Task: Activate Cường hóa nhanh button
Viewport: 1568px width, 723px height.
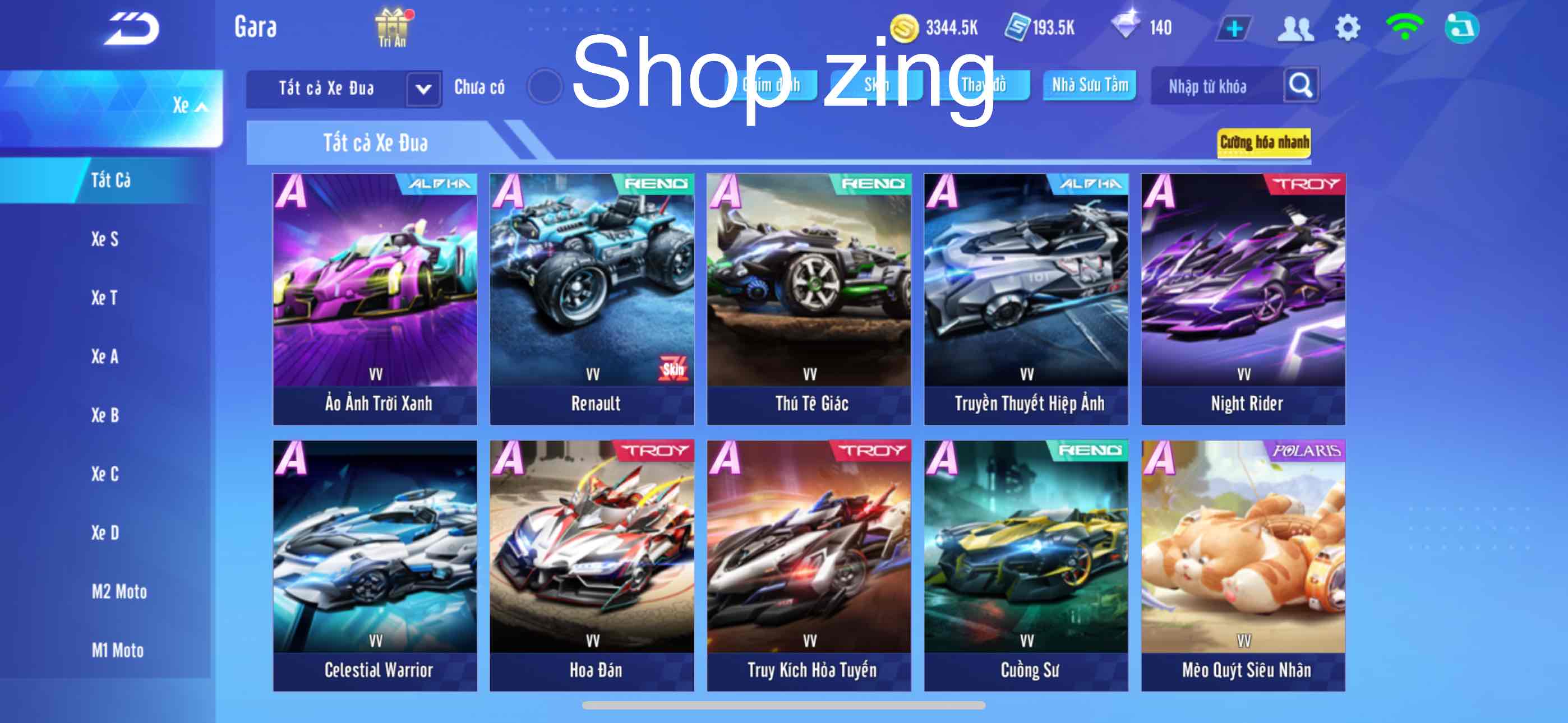Action: tap(1263, 142)
